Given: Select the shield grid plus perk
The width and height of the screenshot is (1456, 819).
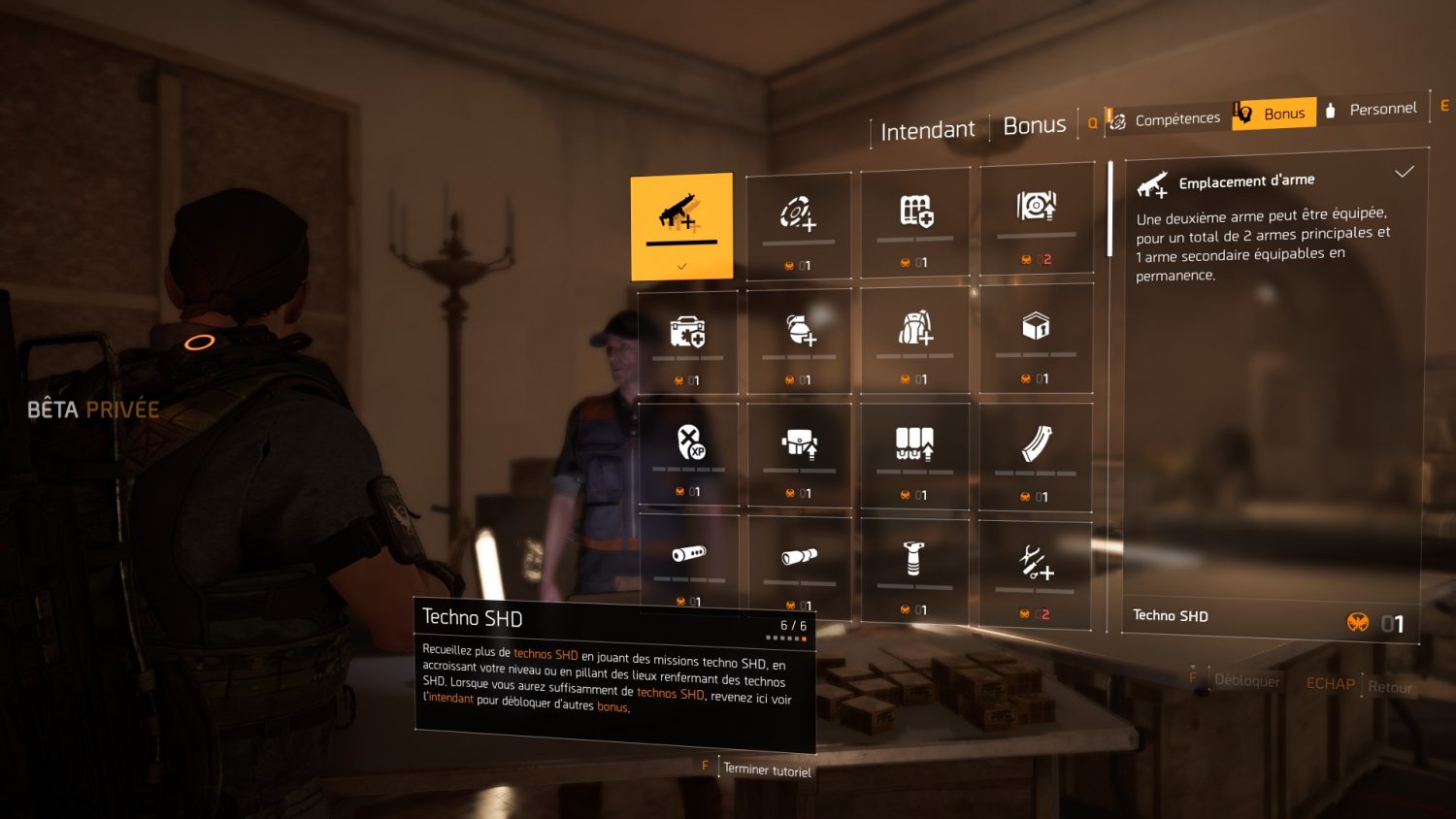Looking at the screenshot, I should 915,219.
